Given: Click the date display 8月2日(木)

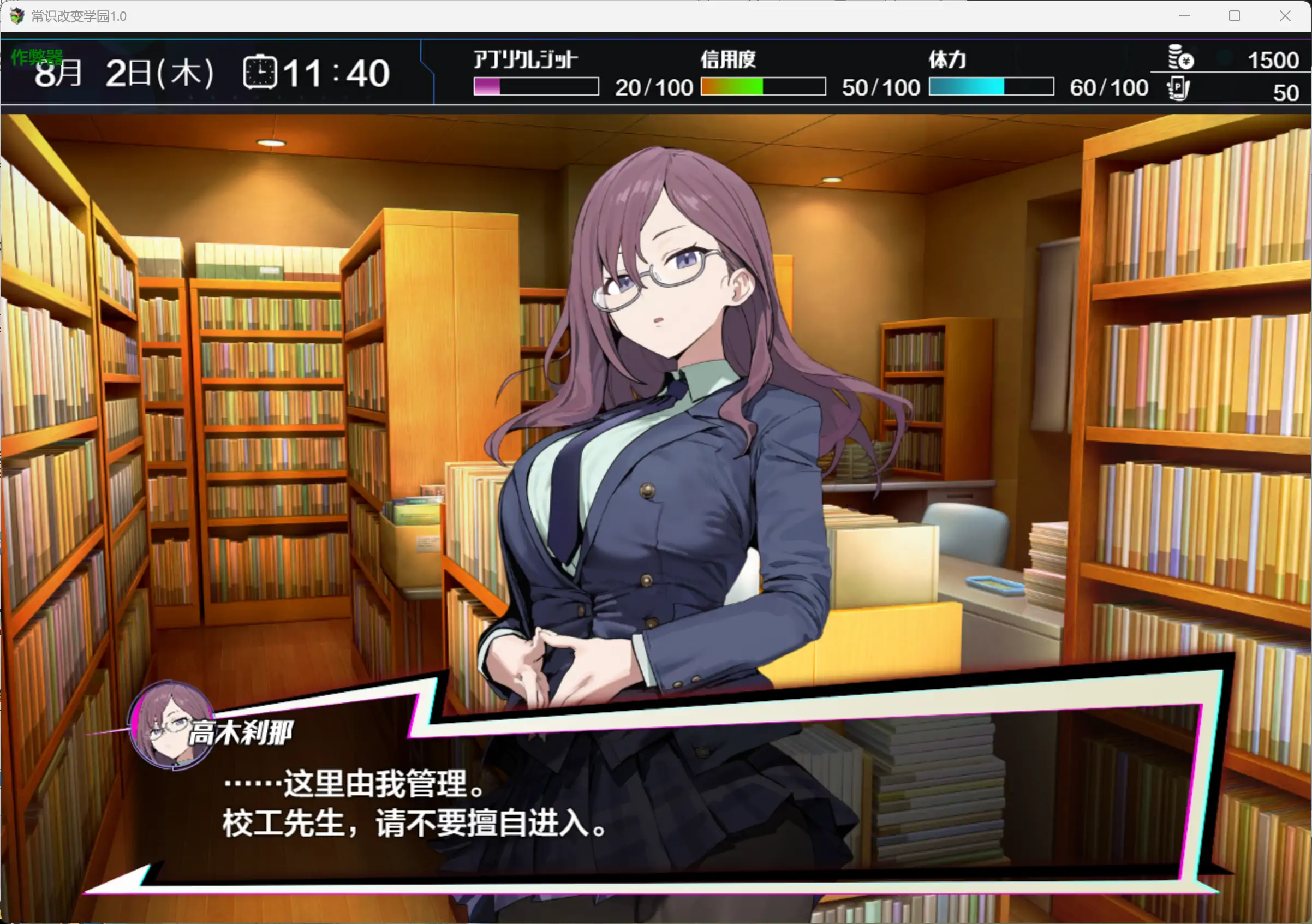Looking at the screenshot, I should 123,71.
